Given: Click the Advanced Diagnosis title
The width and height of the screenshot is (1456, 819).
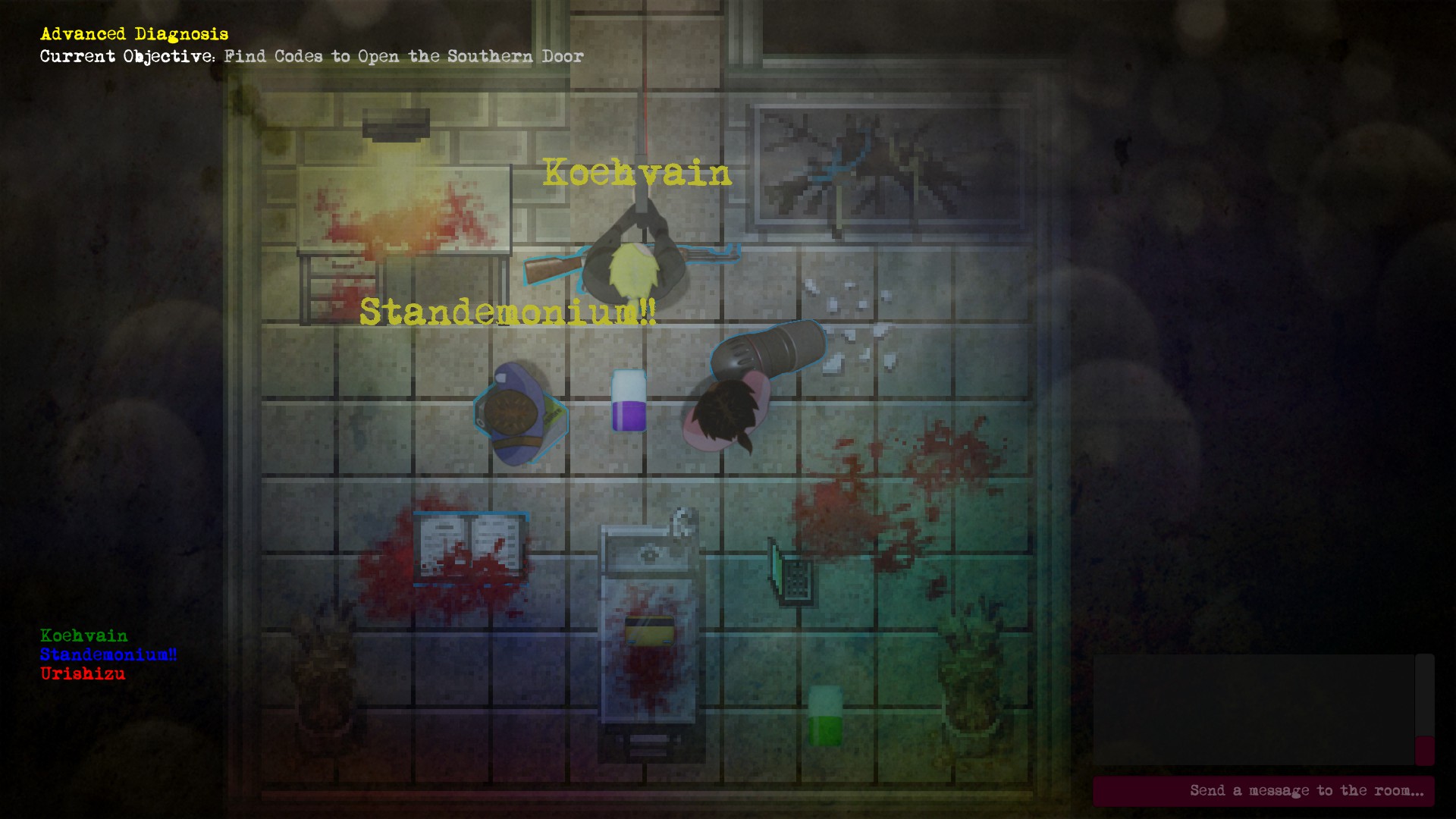Looking at the screenshot, I should pos(134,33).
